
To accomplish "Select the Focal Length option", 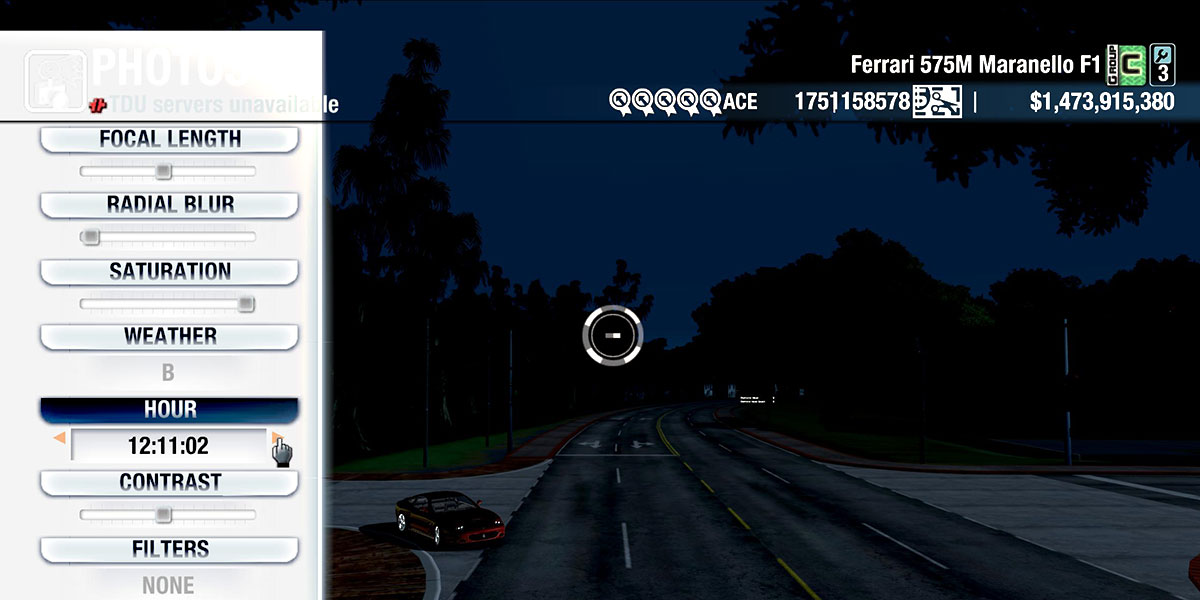I will (x=169, y=139).
